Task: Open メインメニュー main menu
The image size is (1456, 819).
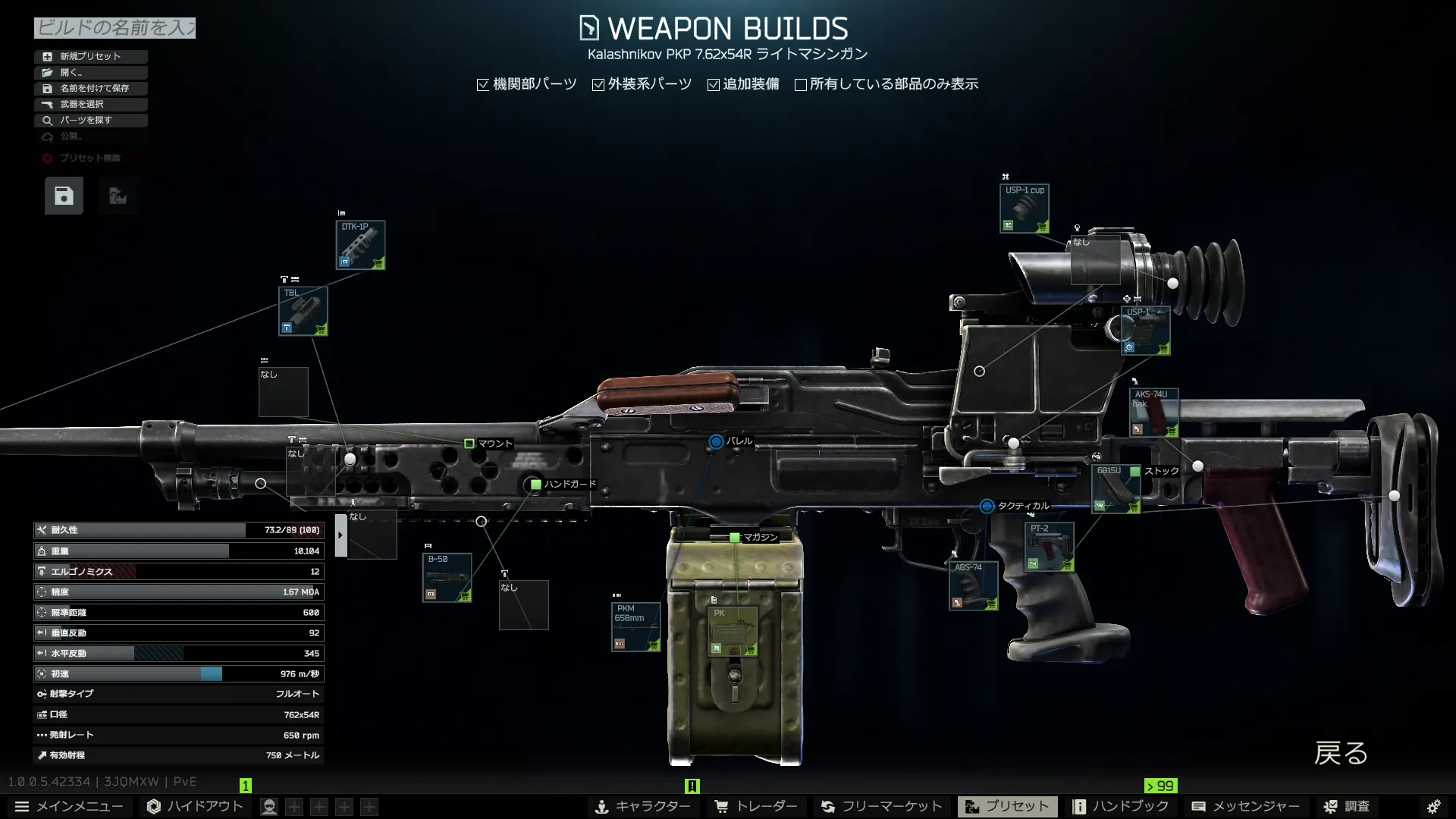Action: pyautogui.click(x=69, y=806)
